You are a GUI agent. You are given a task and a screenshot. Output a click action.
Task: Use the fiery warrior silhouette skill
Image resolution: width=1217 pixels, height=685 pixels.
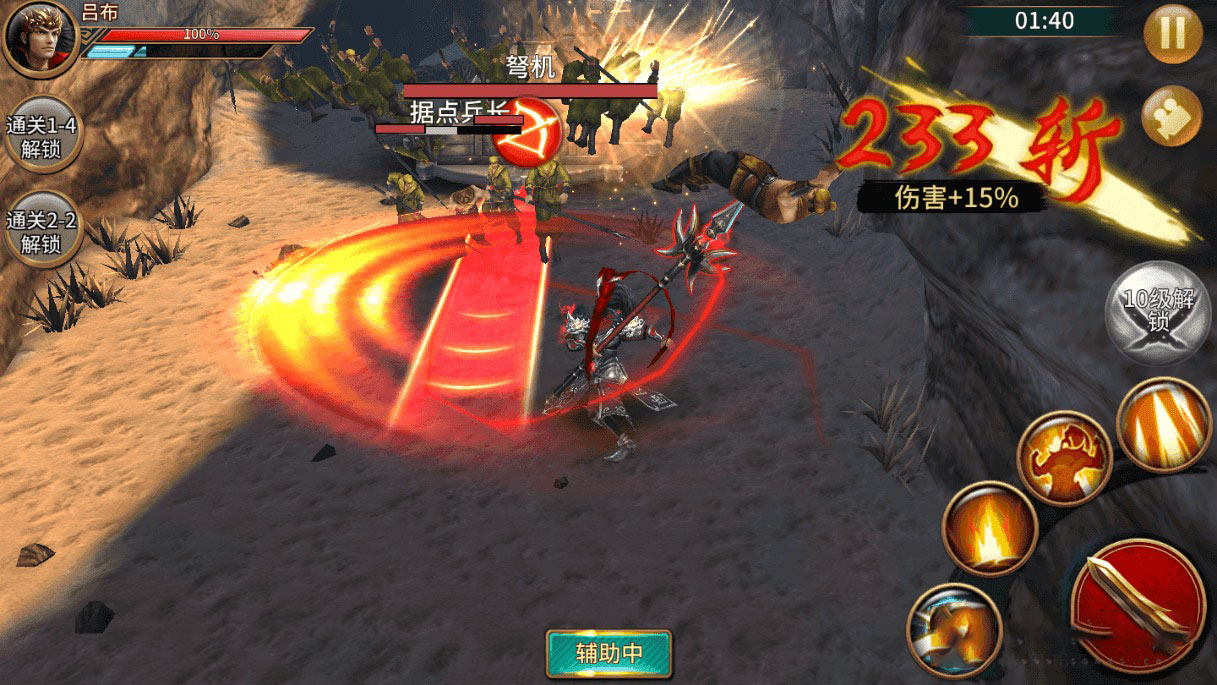point(1064,459)
